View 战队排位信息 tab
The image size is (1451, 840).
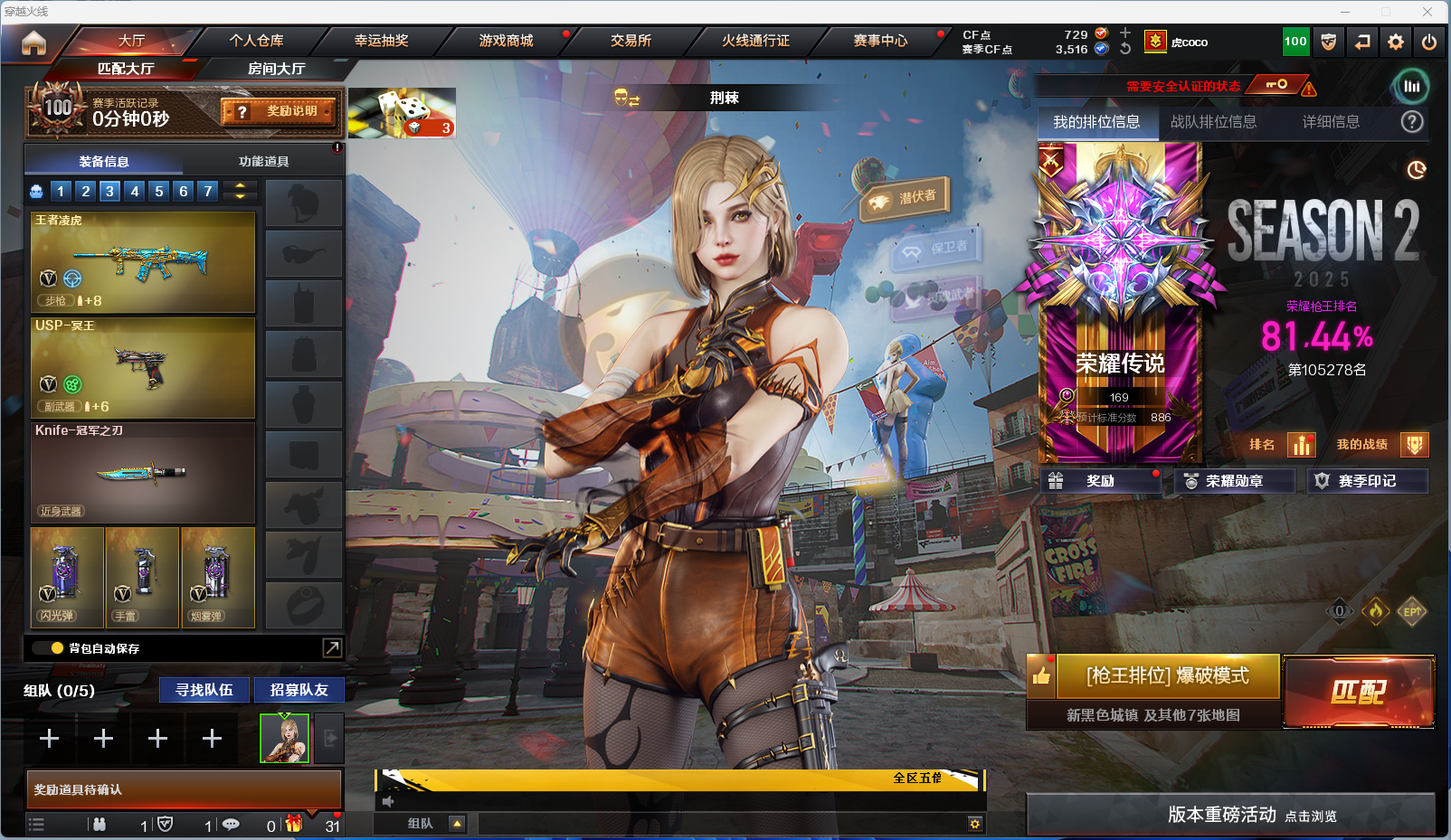click(x=1213, y=122)
